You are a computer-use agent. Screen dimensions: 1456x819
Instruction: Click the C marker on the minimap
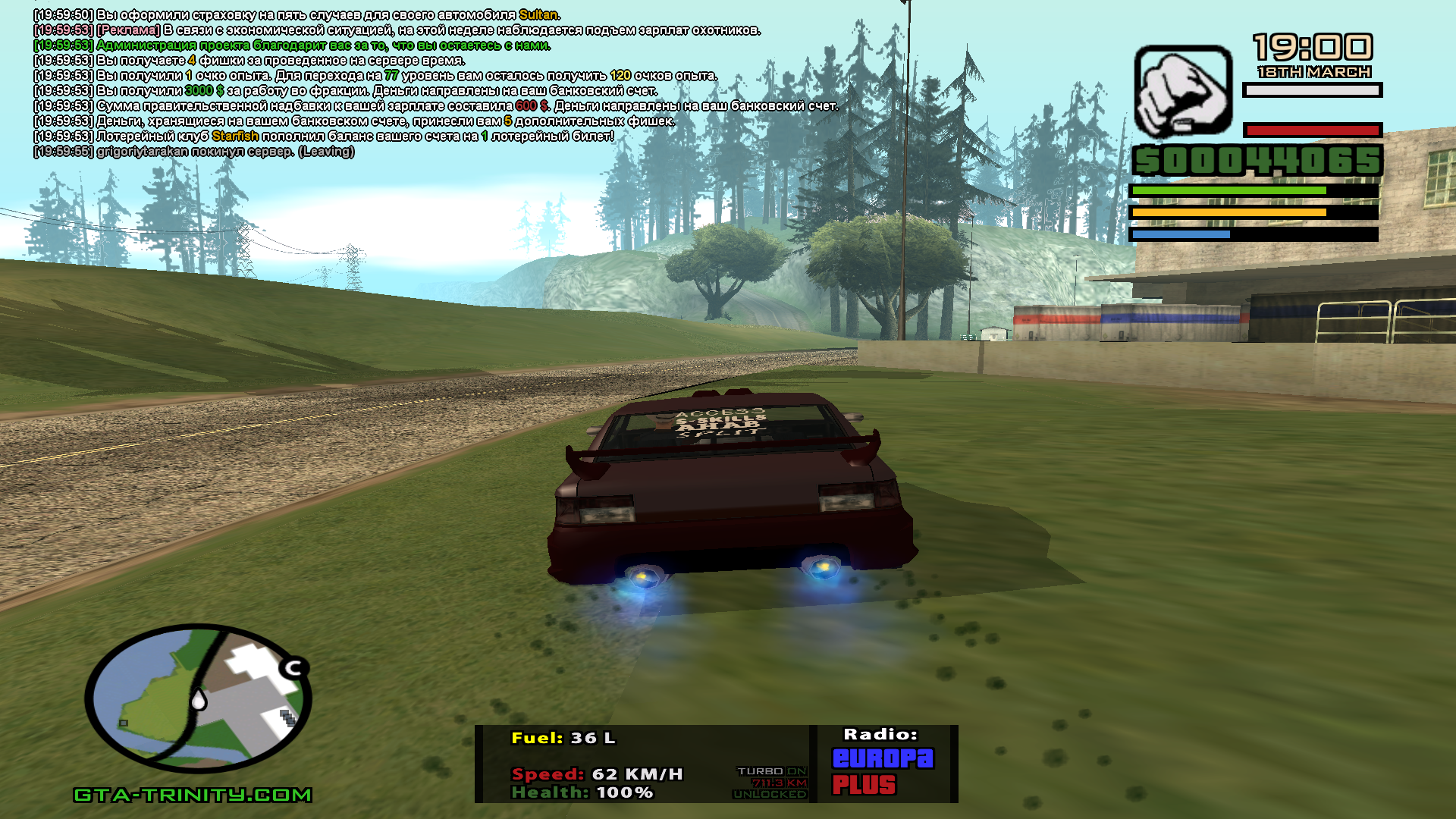tap(293, 667)
